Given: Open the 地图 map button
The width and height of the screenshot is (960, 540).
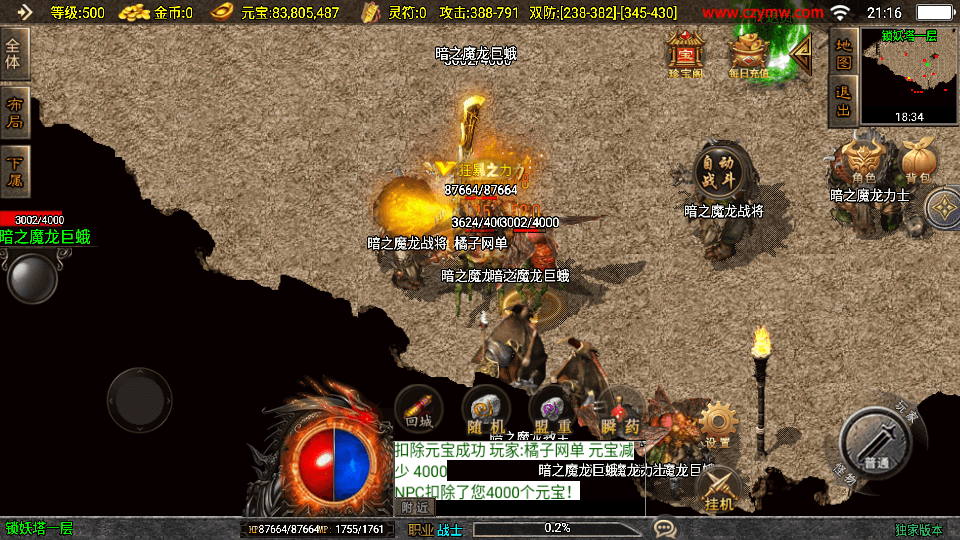Looking at the screenshot, I should click(x=843, y=53).
